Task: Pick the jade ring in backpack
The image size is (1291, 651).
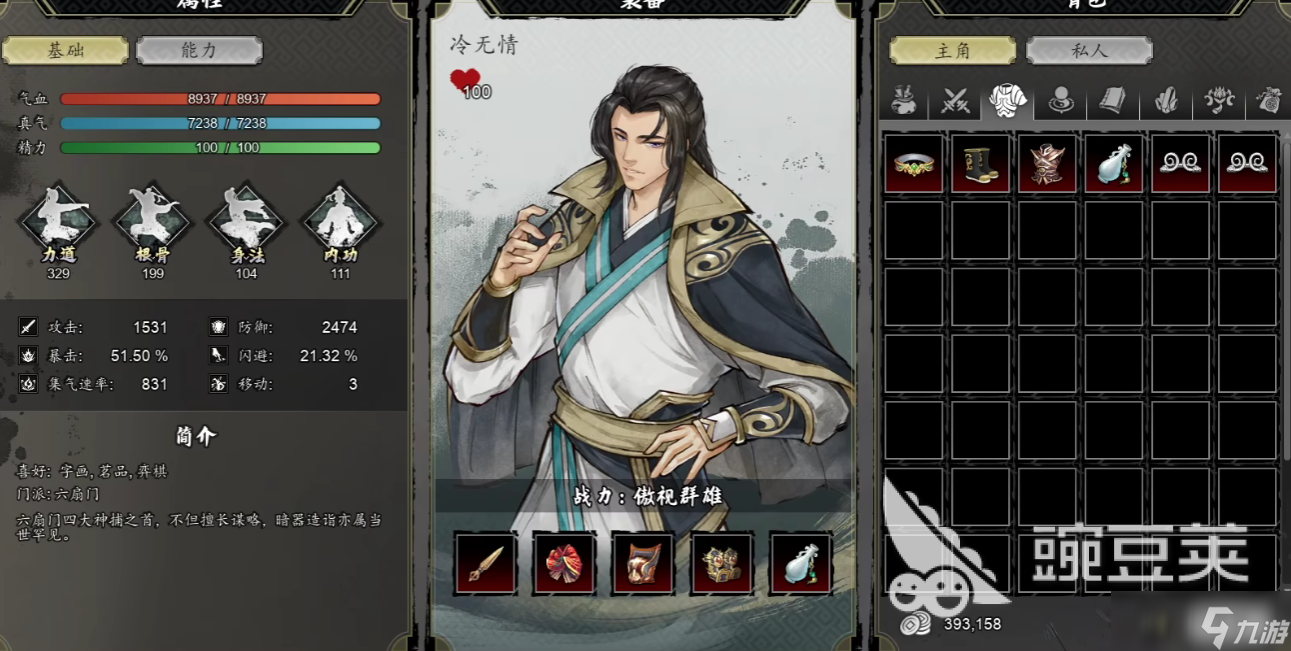Action: pos(913,163)
